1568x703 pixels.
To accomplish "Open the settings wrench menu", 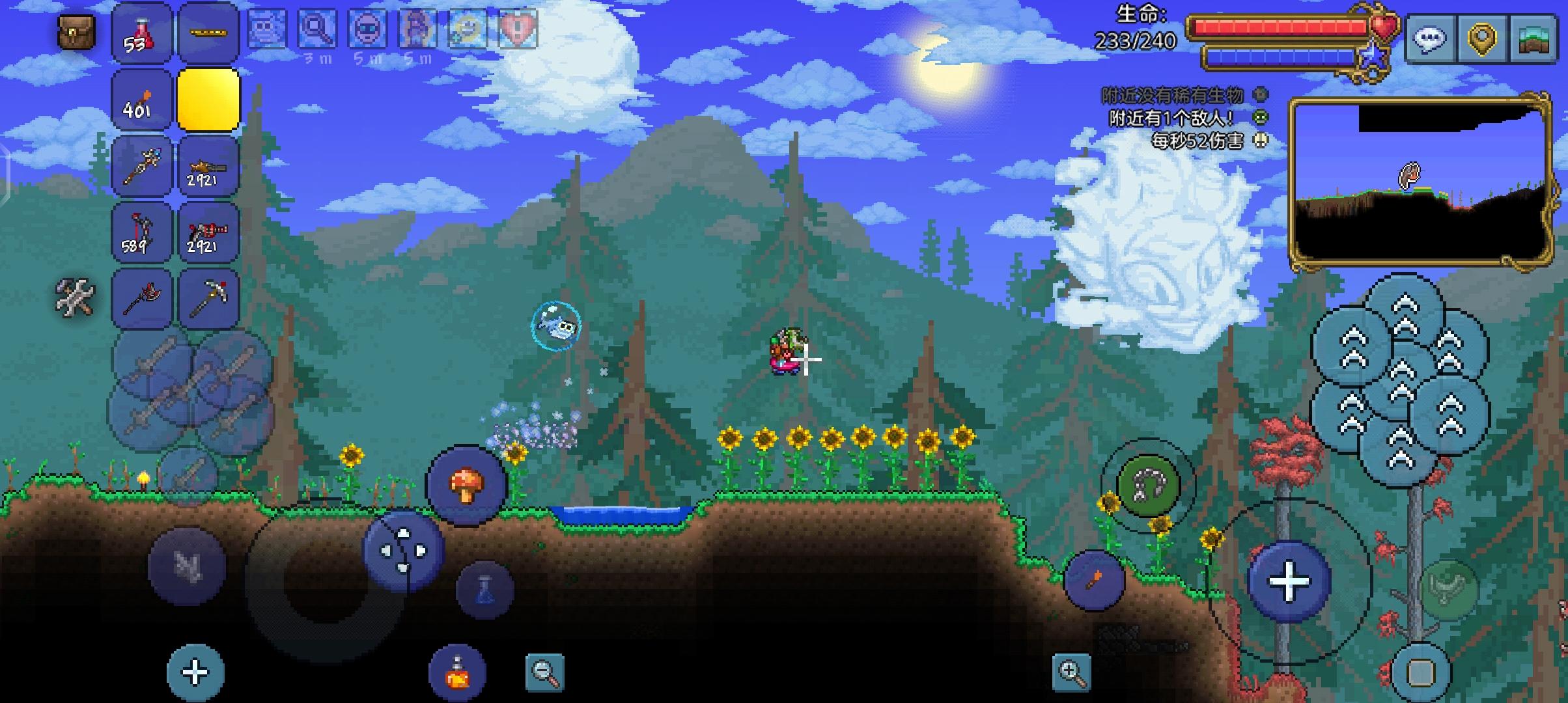I will tap(75, 296).
